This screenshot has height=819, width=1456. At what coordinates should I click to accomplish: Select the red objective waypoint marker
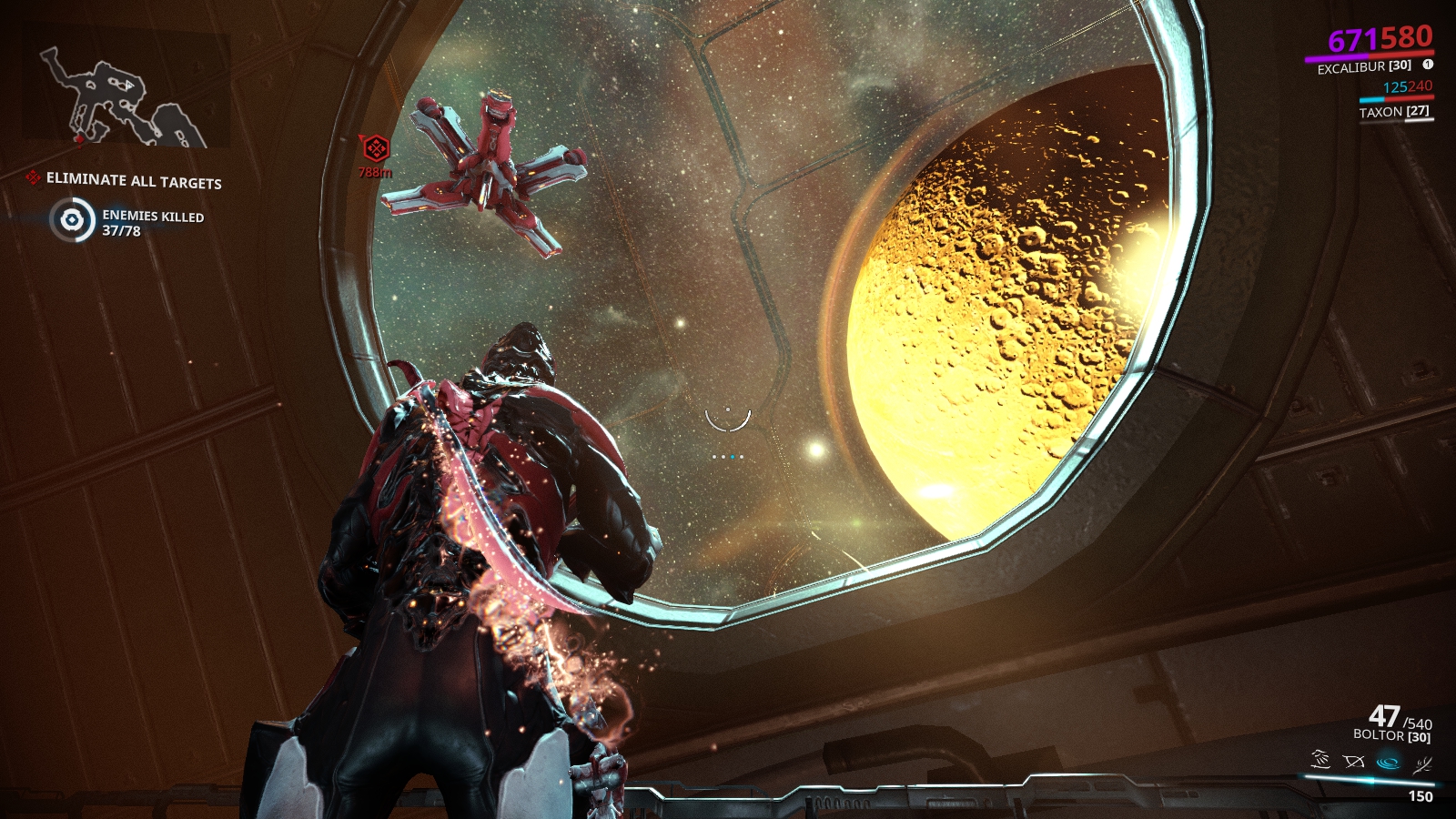375,147
